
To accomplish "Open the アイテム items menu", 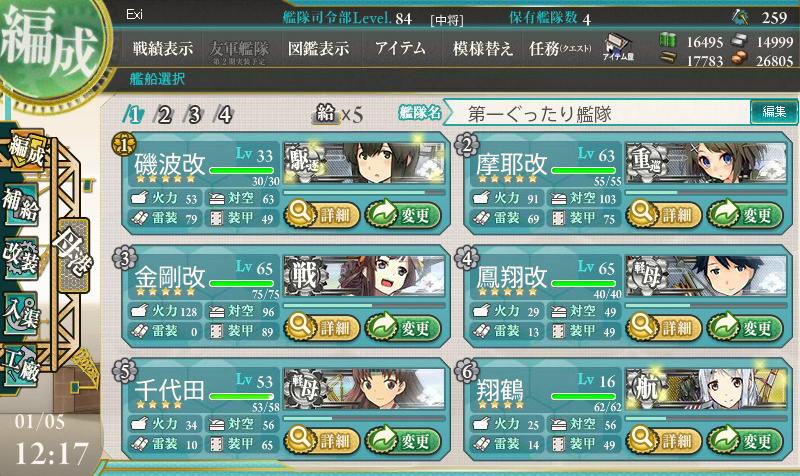I will point(400,48).
